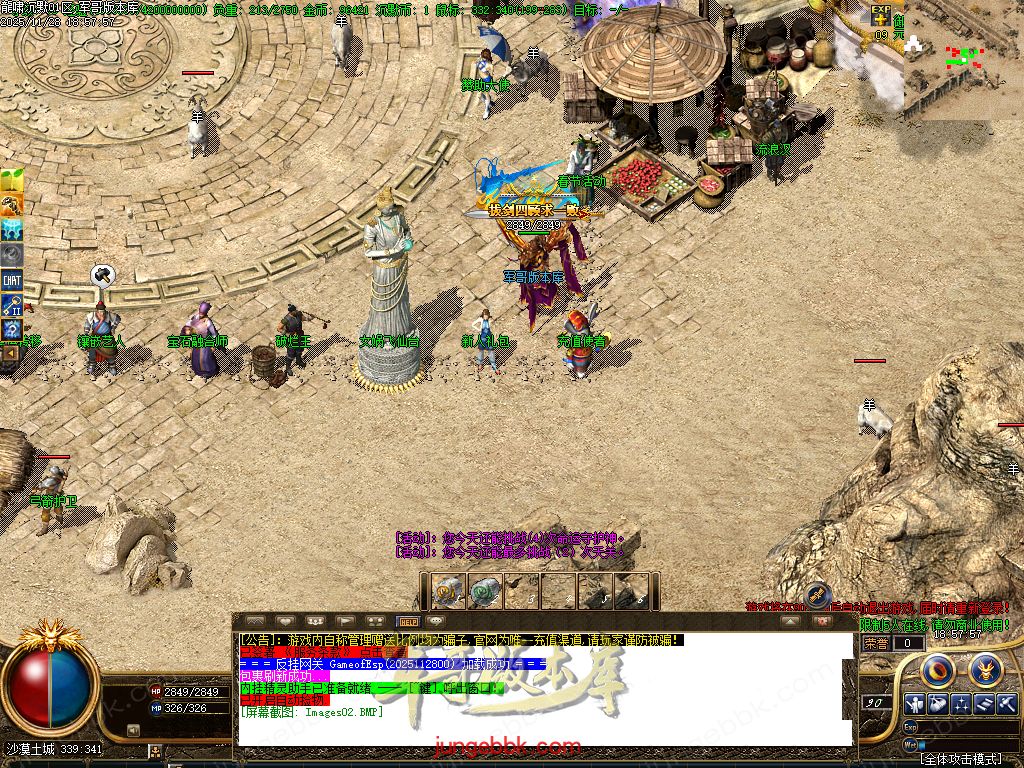This screenshot has width=1024, height=768.
Task: Use the green scroll in second hotbar slot
Action: pos(486,591)
